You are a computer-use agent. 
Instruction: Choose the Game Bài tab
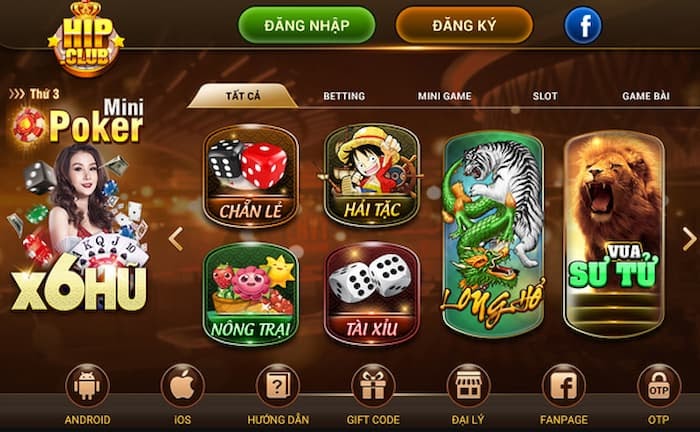click(x=645, y=96)
